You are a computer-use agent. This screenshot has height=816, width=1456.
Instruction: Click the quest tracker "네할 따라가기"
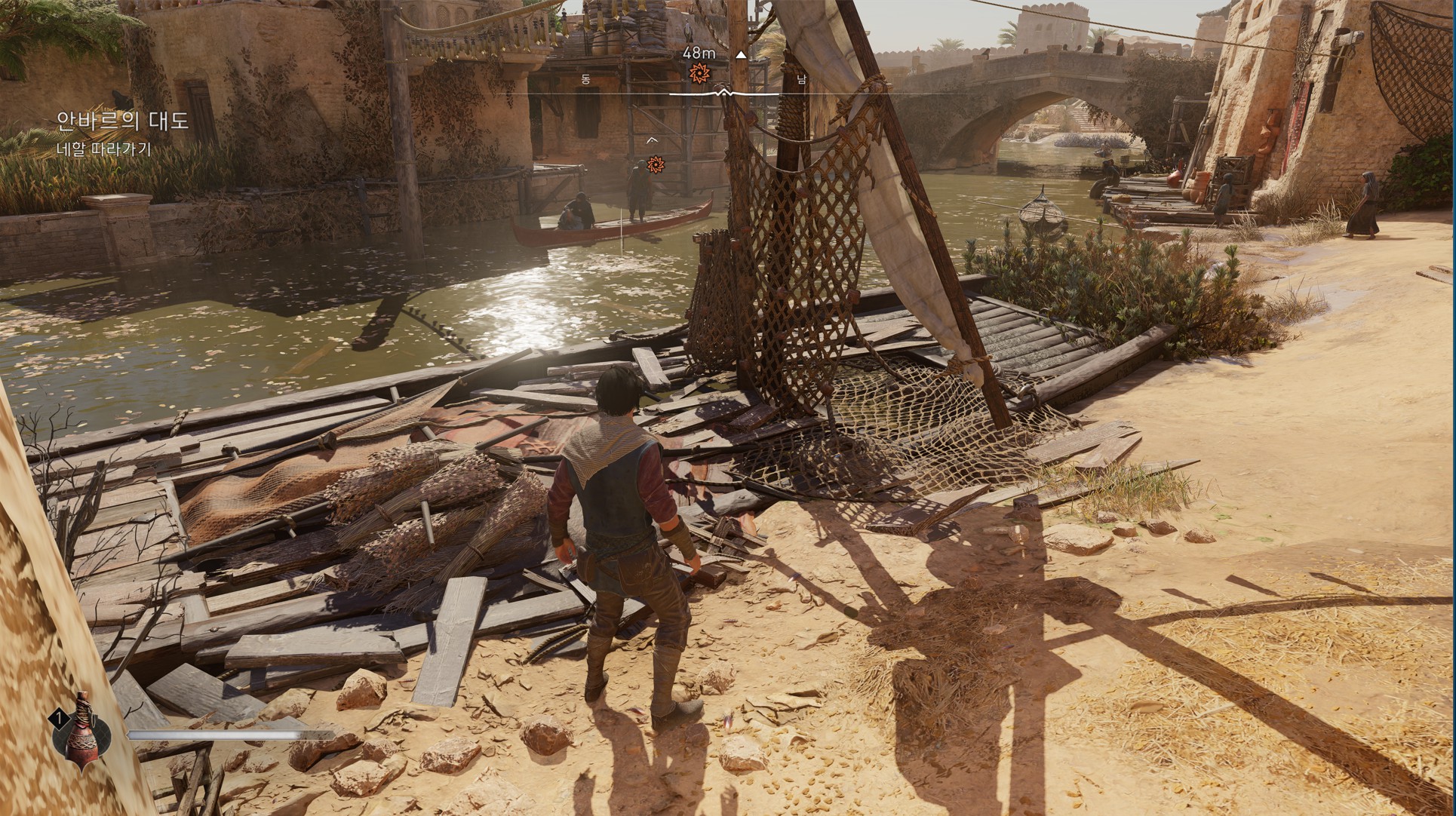(104, 149)
